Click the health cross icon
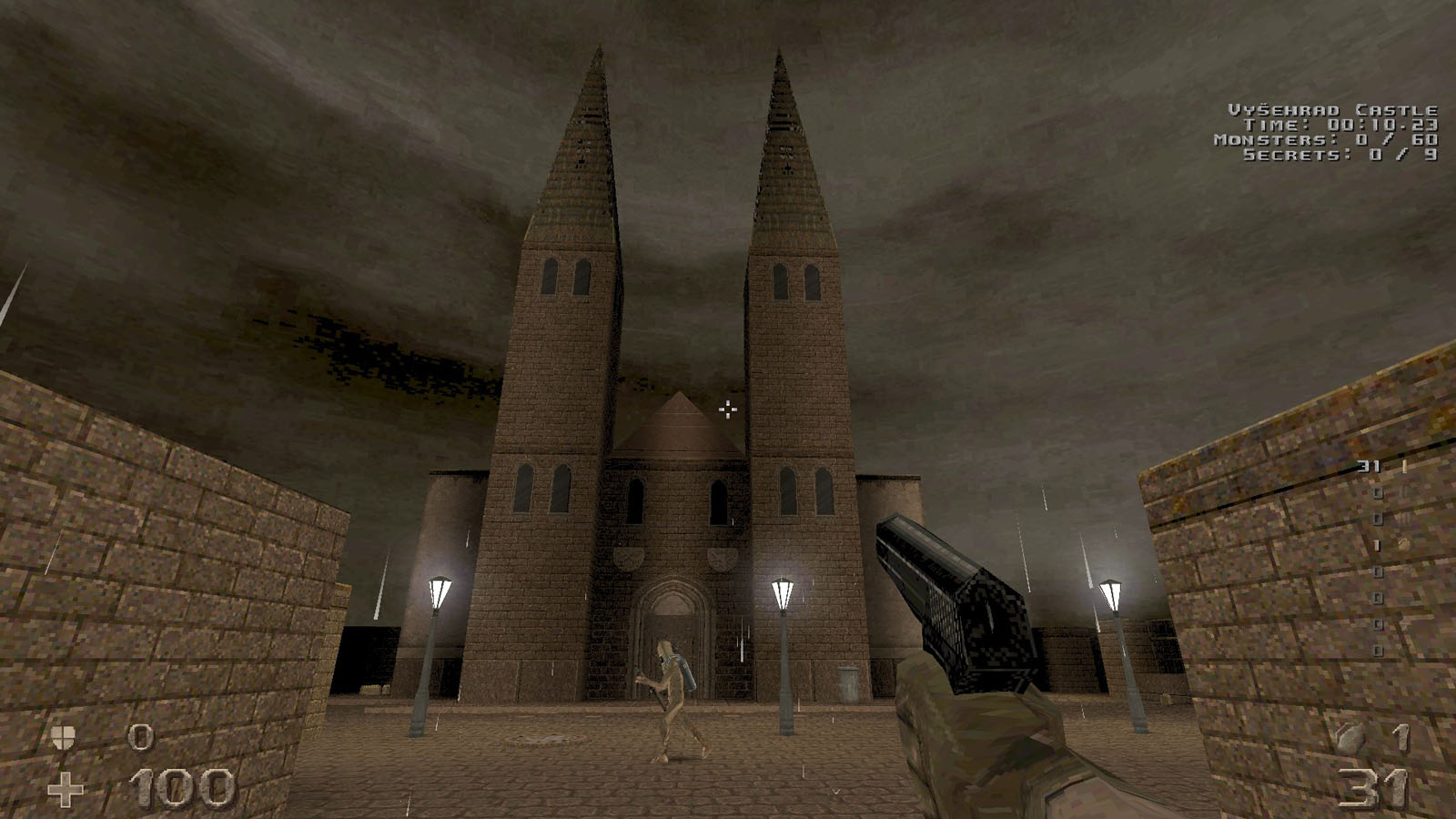Image resolution: width=1456 pixels, height=819 pixels. 66,789
